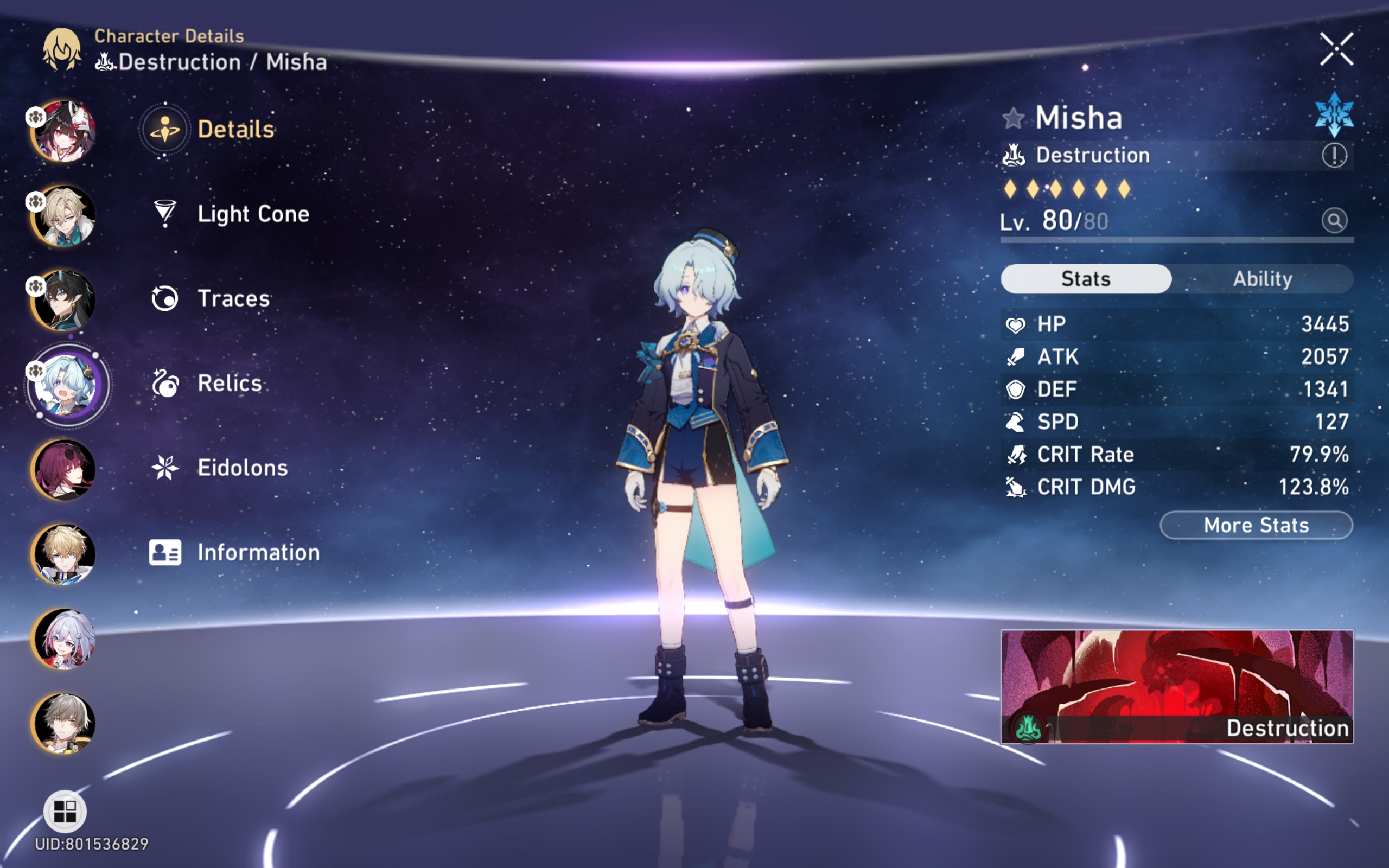Select the Light Cone icon in sidebar
Viewport: 1389px width, 868px height.
tap(165, 214)
